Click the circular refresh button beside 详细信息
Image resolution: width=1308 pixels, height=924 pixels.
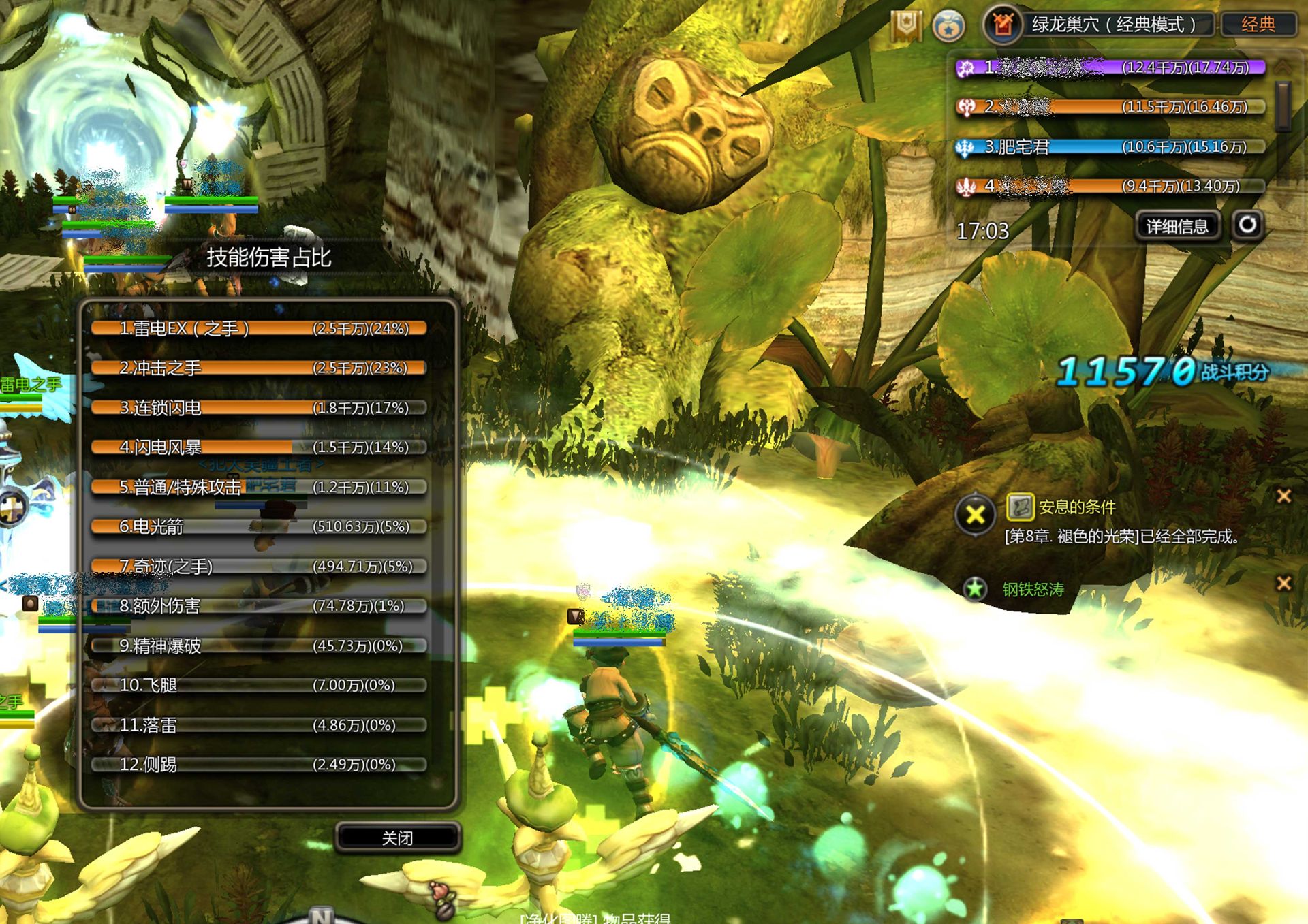[1247, 225]
